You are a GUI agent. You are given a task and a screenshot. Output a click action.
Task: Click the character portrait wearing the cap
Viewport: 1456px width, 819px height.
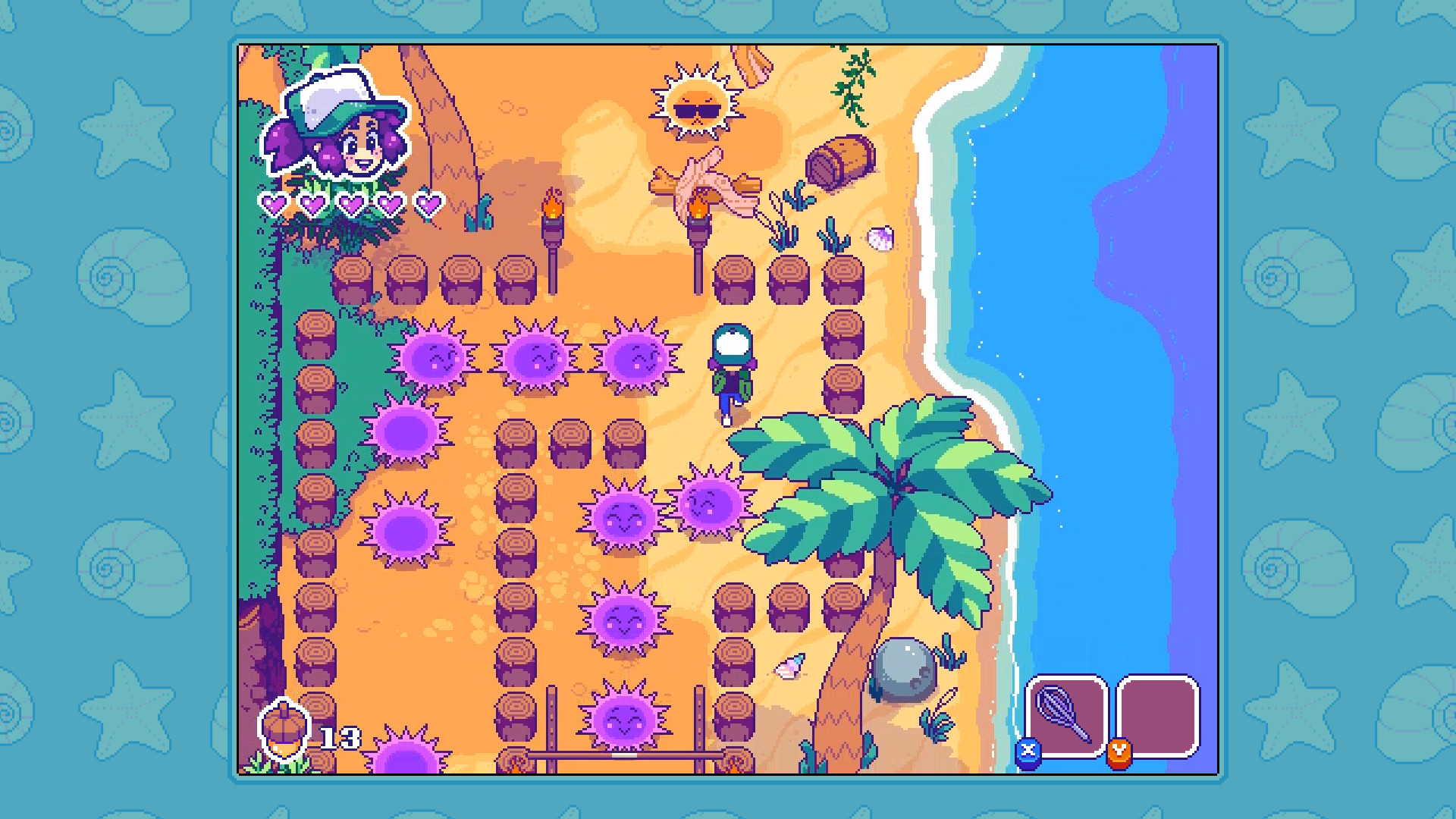[x=340, y=125]
